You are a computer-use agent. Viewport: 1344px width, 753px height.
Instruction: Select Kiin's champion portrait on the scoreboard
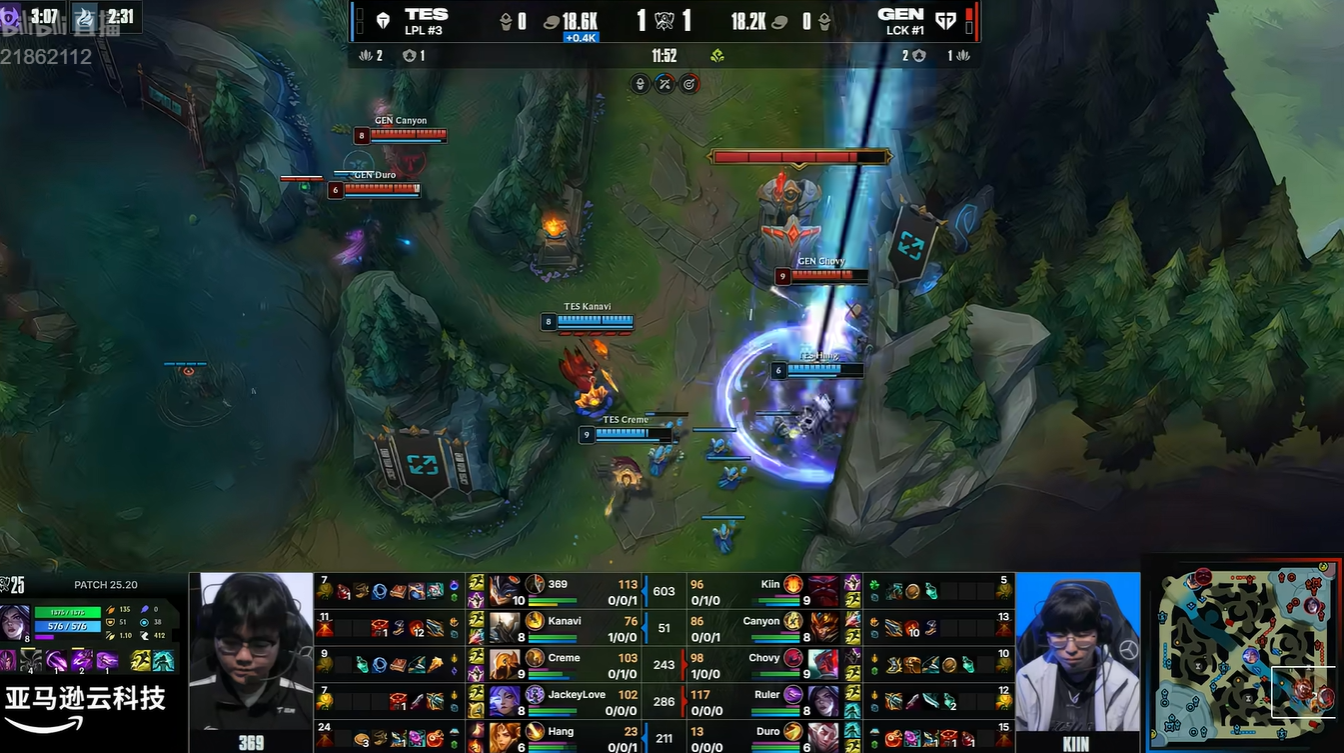824,587
